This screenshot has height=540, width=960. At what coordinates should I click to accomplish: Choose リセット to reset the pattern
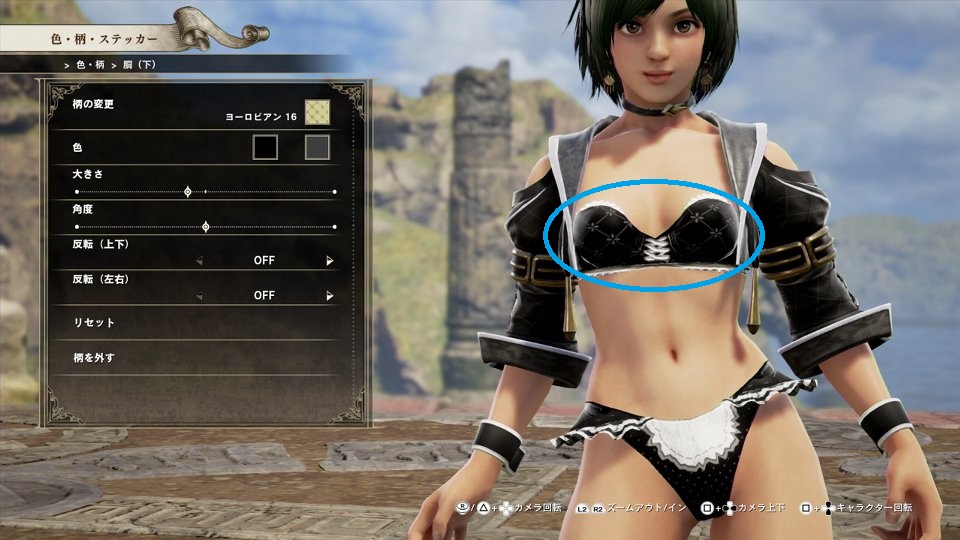click(x=95, y=323)
